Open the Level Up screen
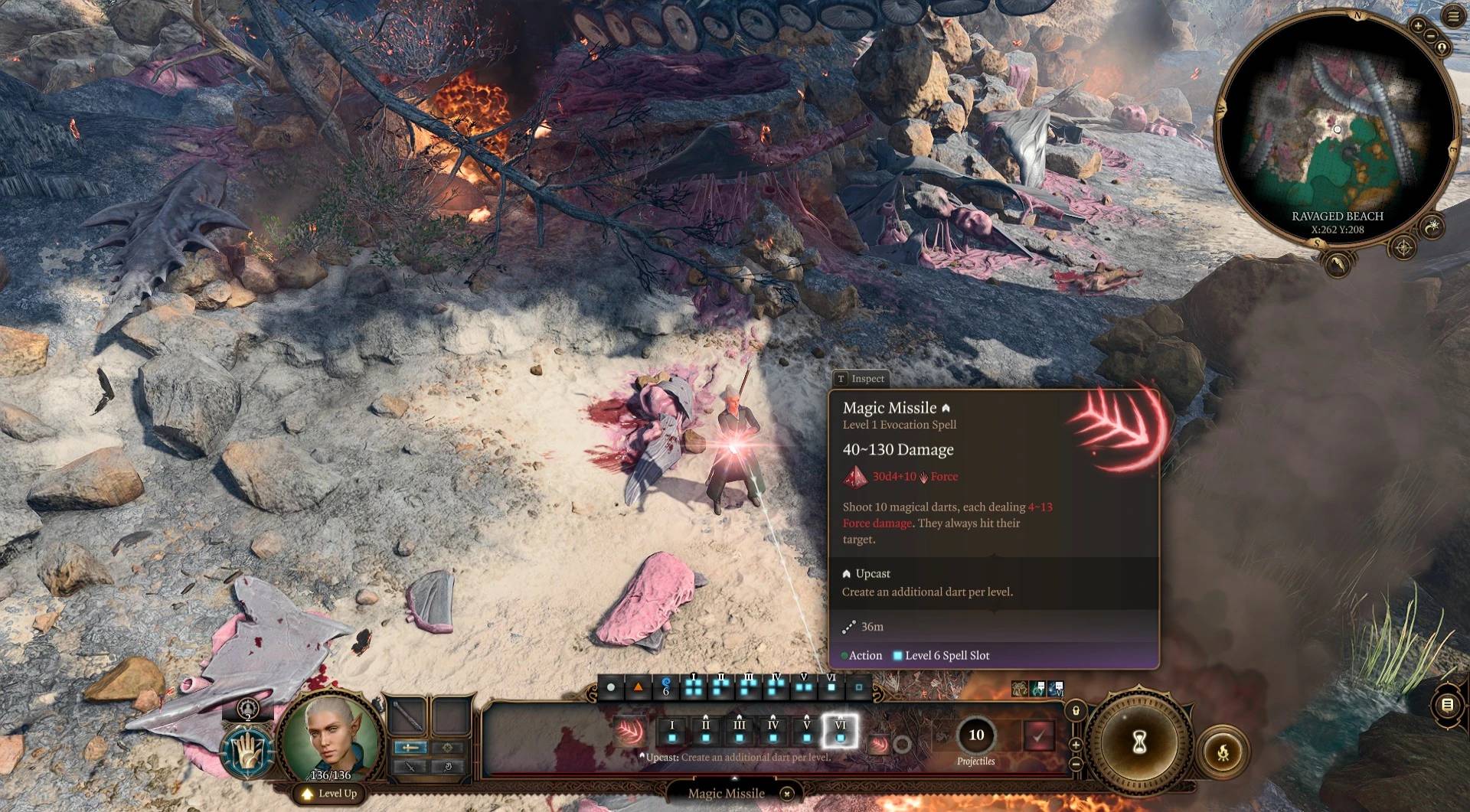The height and width of the screenshot is (812, 1470). pos(330,794)
